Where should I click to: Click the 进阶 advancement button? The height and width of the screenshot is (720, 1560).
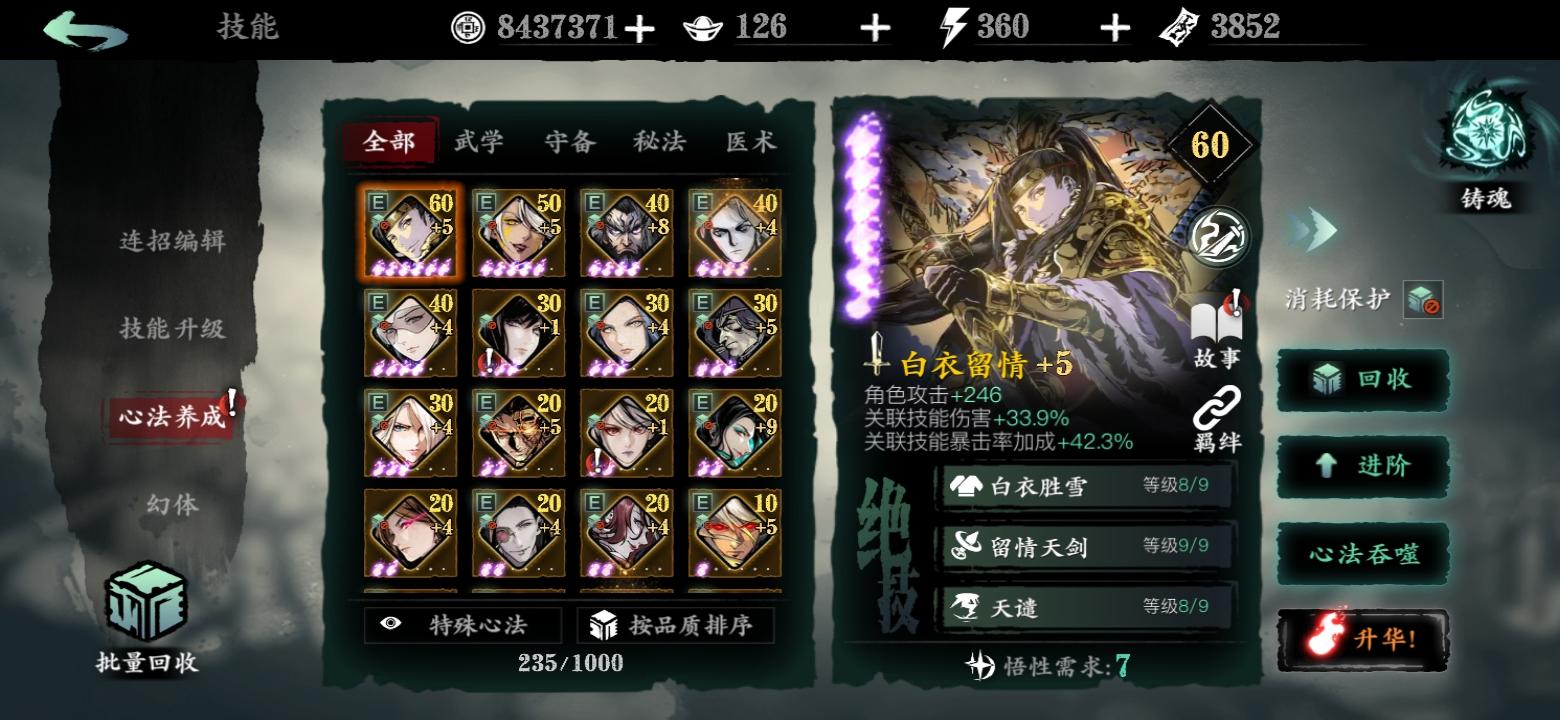[x=1363, y=466]
